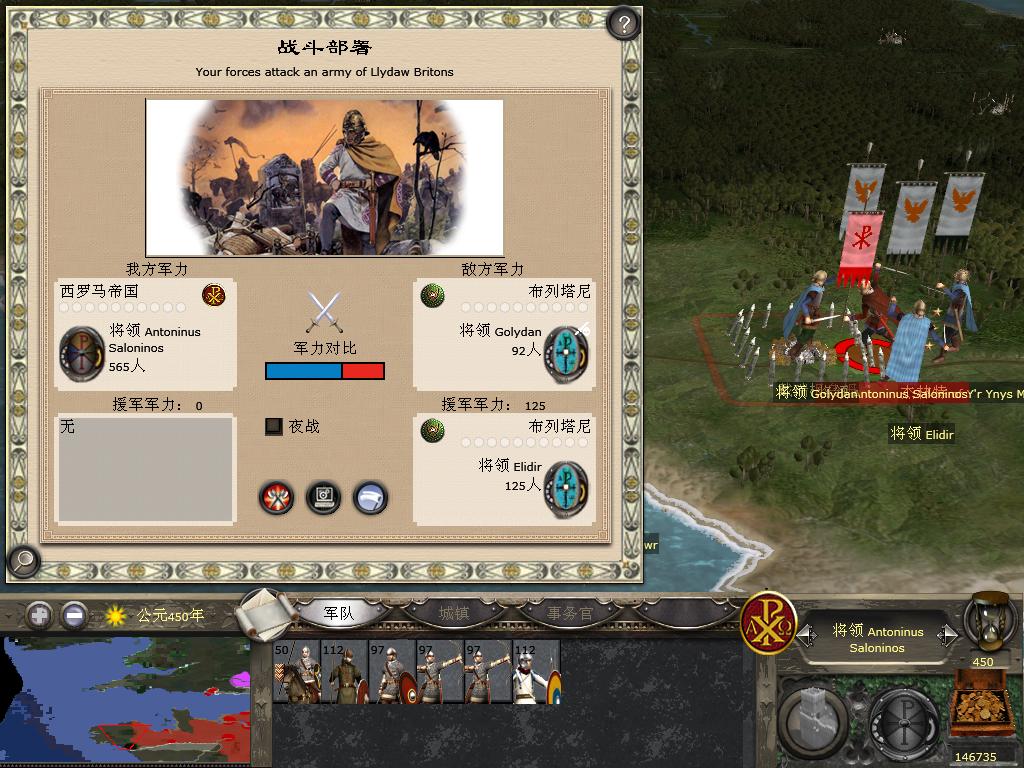Open the scroll icon beside the tabs
1024x768 pixels.
(265, 613)
